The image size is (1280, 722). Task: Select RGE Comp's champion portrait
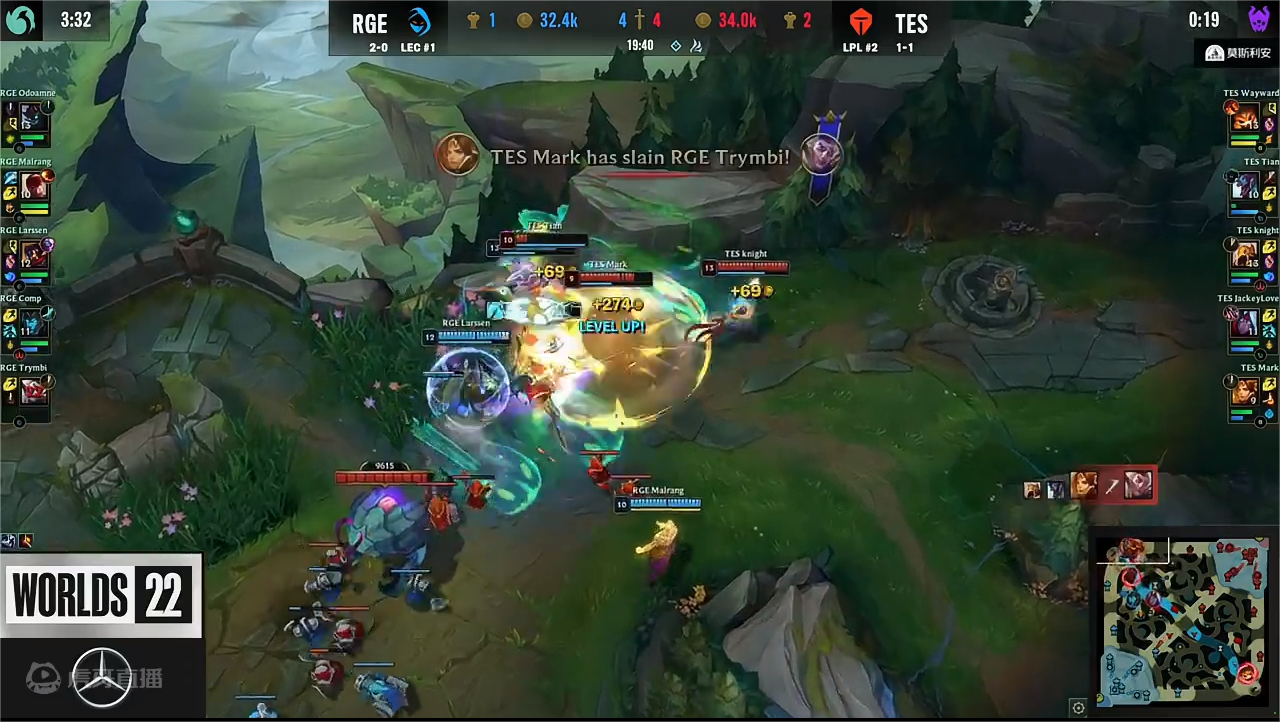pos(34,323)
